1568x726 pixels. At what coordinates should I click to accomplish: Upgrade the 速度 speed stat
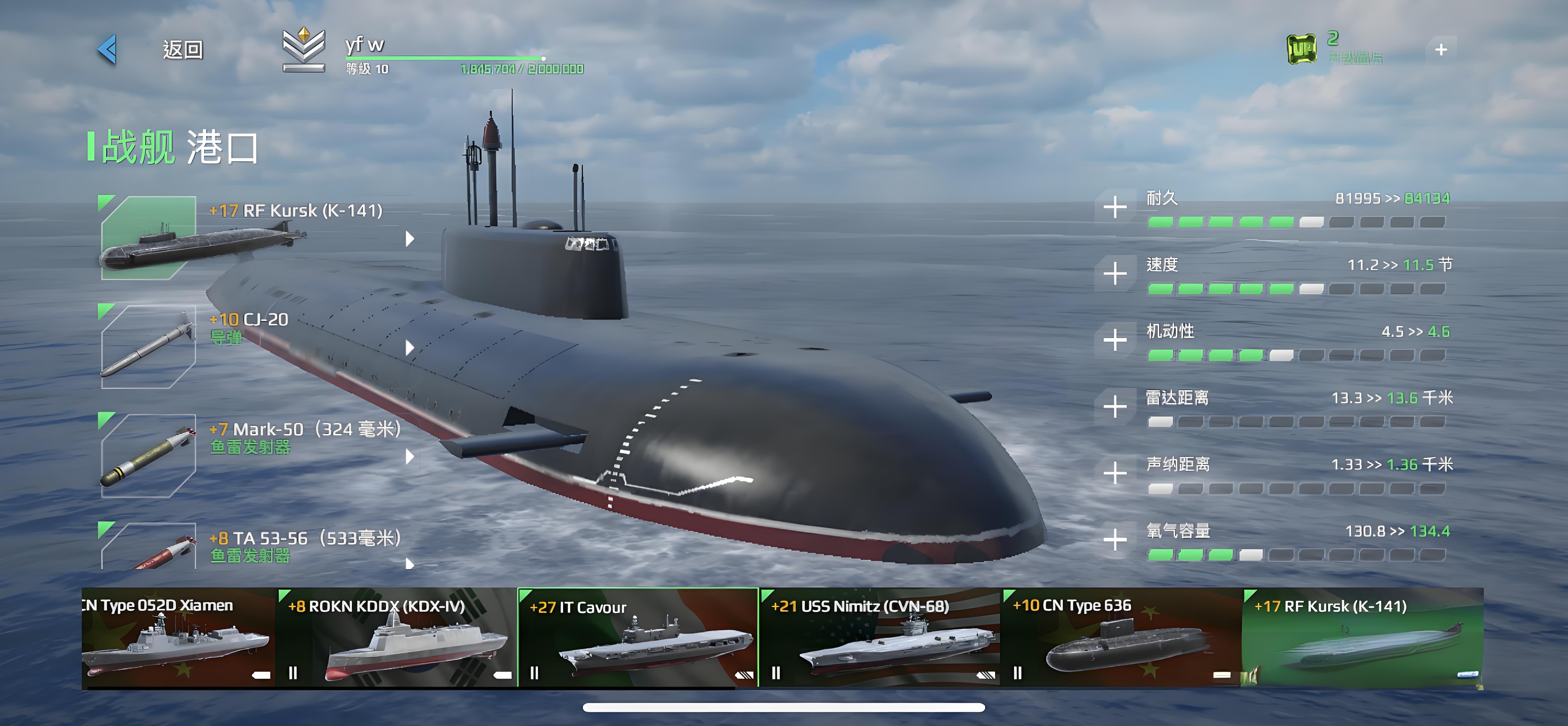pyautogui.click(x=1114, y=274)
